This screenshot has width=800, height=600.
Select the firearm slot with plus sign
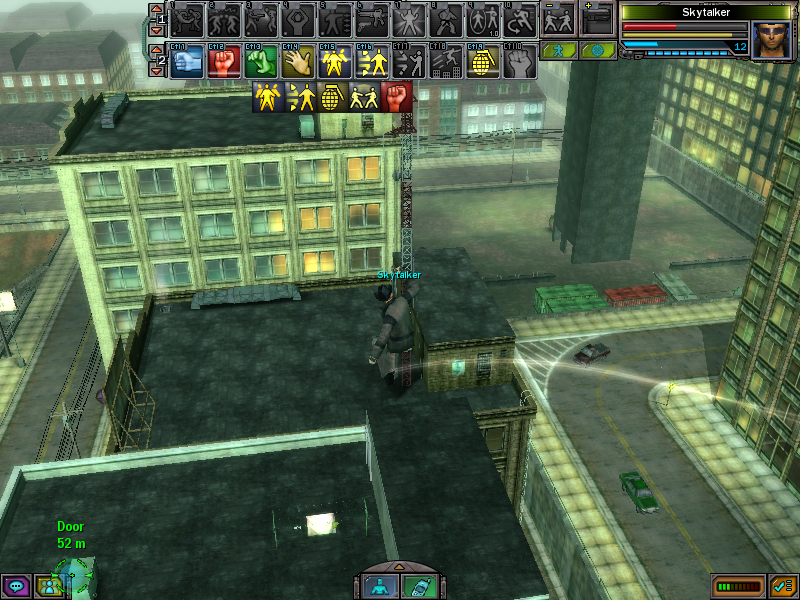point(597,19)
